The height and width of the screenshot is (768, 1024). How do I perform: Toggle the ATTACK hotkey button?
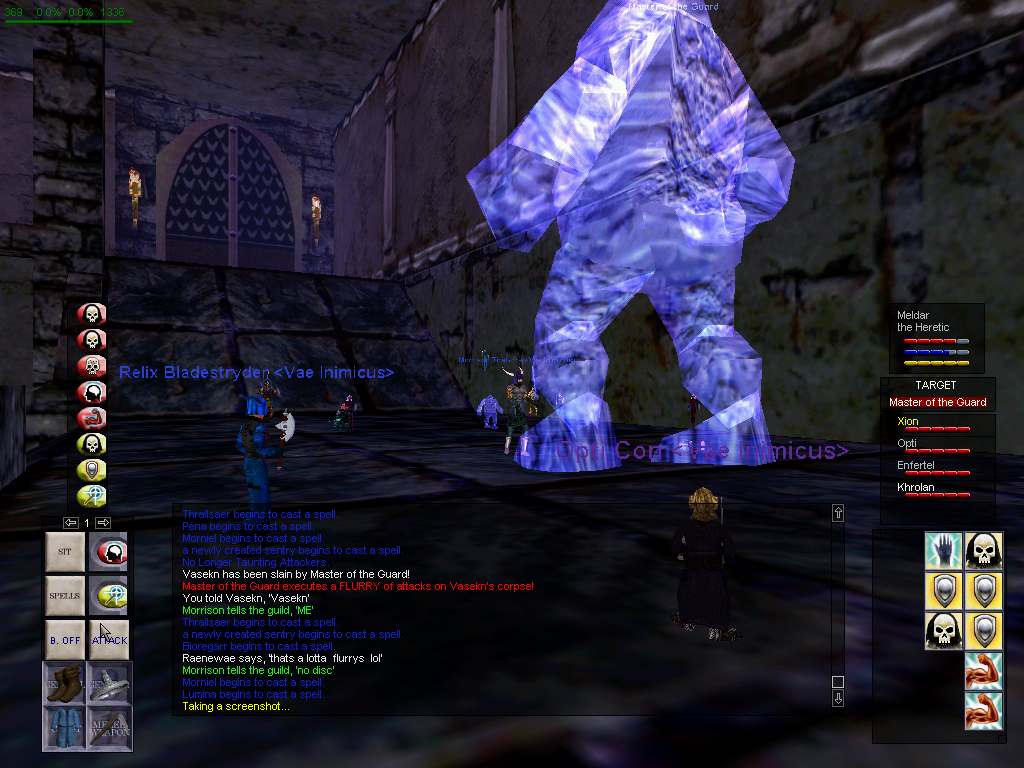point(109,640)
